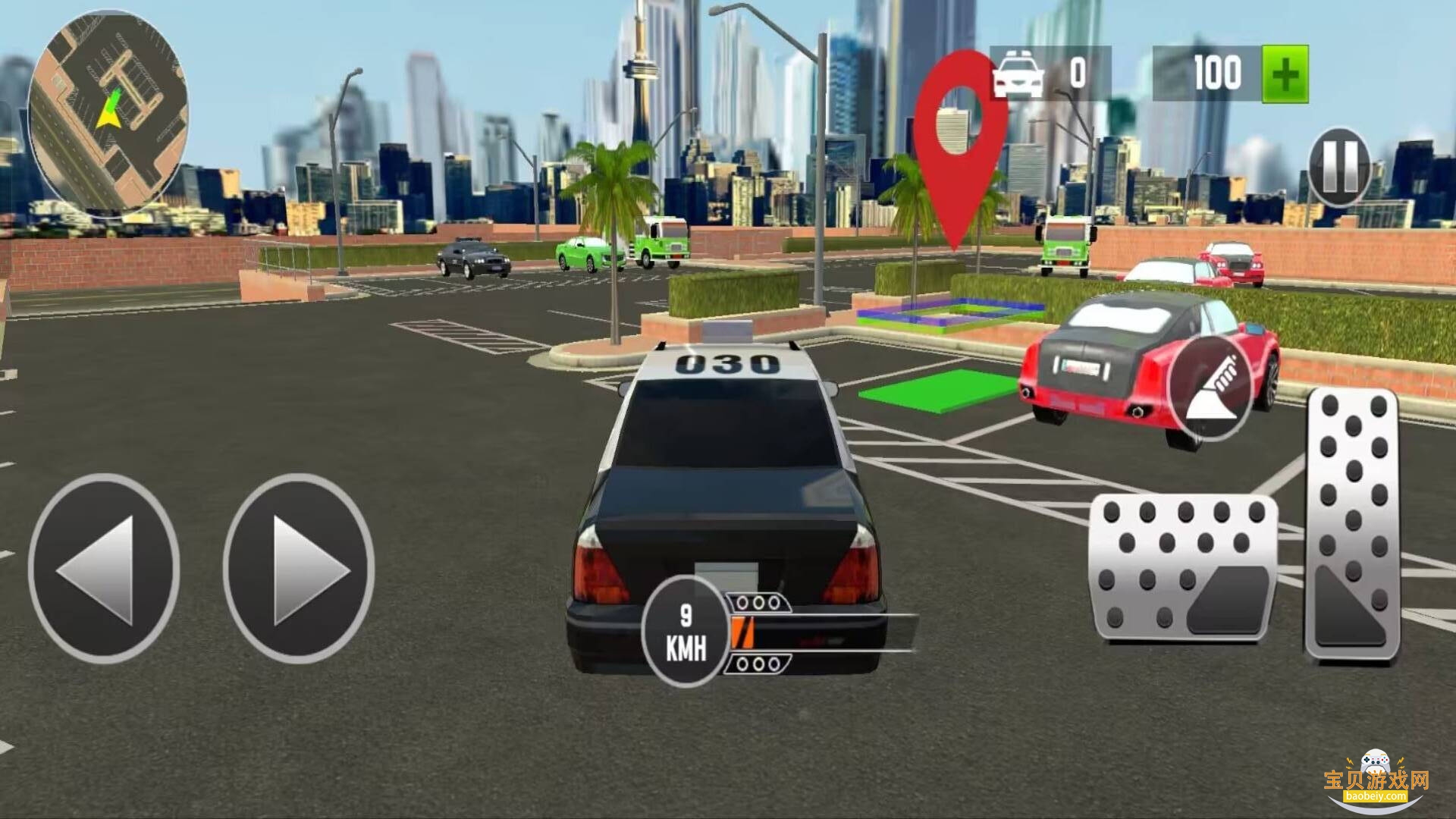This screenshot has width=1456, height=819.
Task: Tap the green plus button to add coins
Action: [1285, 74]
